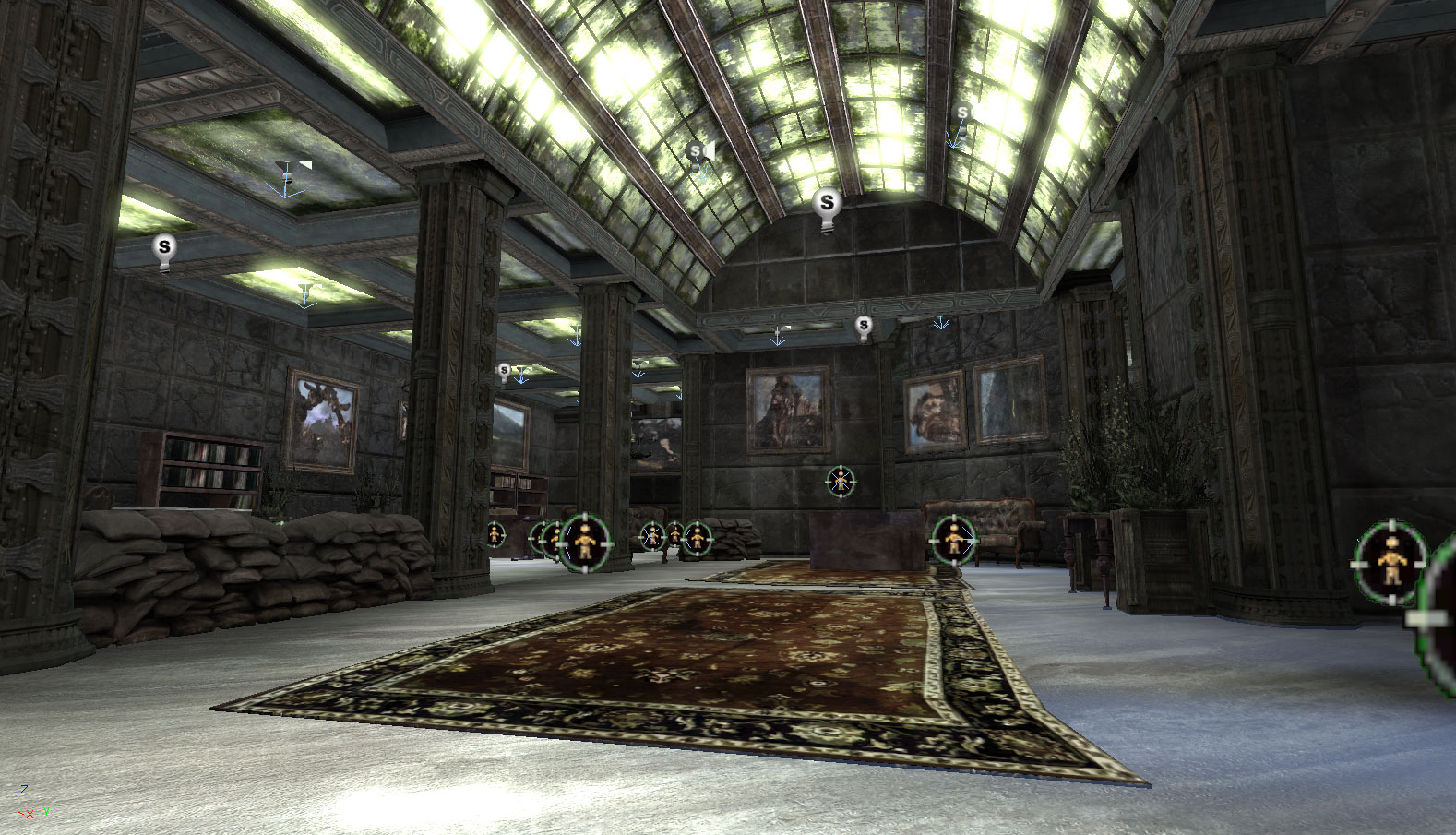Select the figure marker in front of the sofa
This screenshot has height=835, width=1456.
pyautogui.click(x=953, y=539)
